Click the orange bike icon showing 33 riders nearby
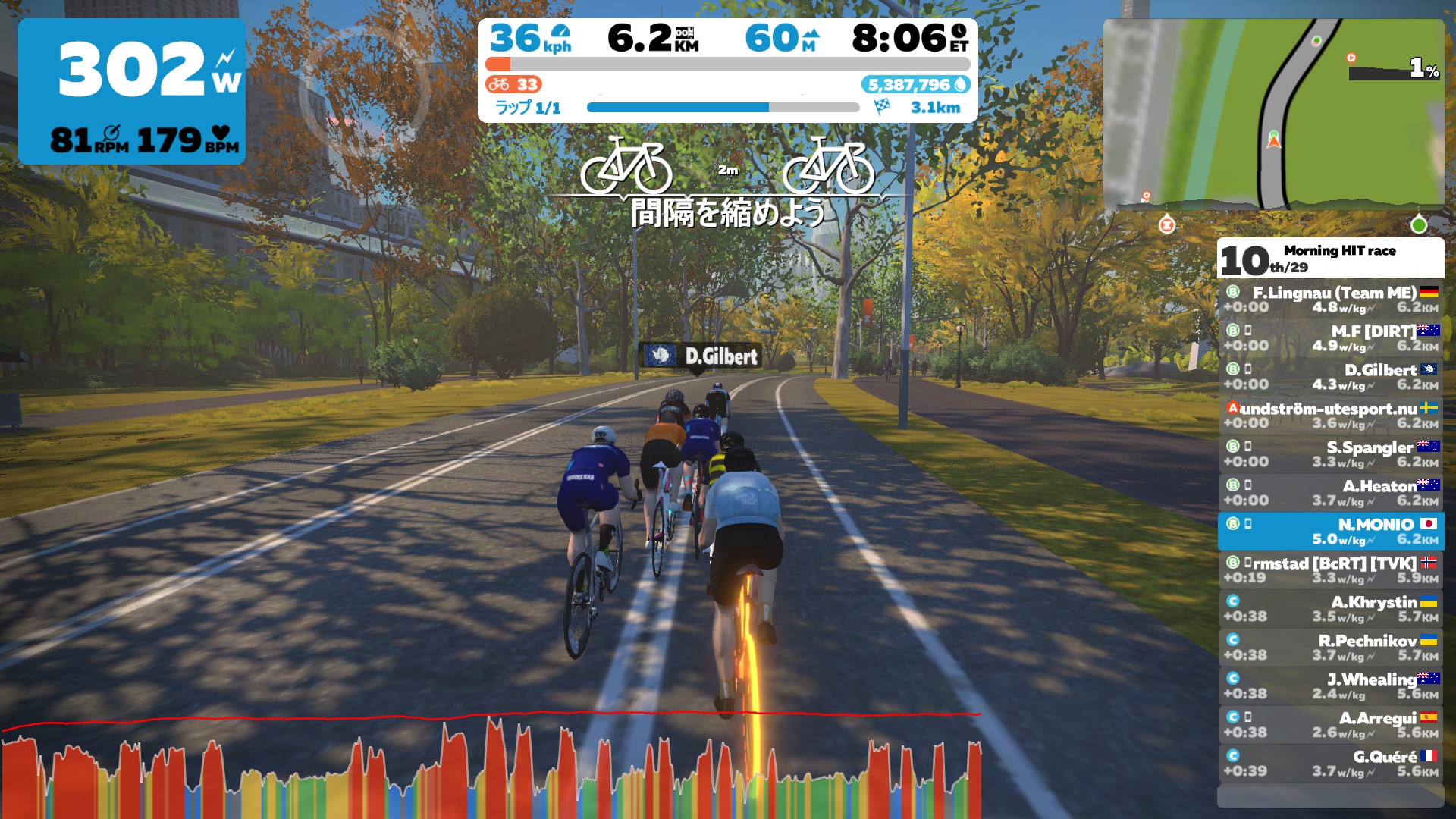The image size is (1456, 819). 499,85
